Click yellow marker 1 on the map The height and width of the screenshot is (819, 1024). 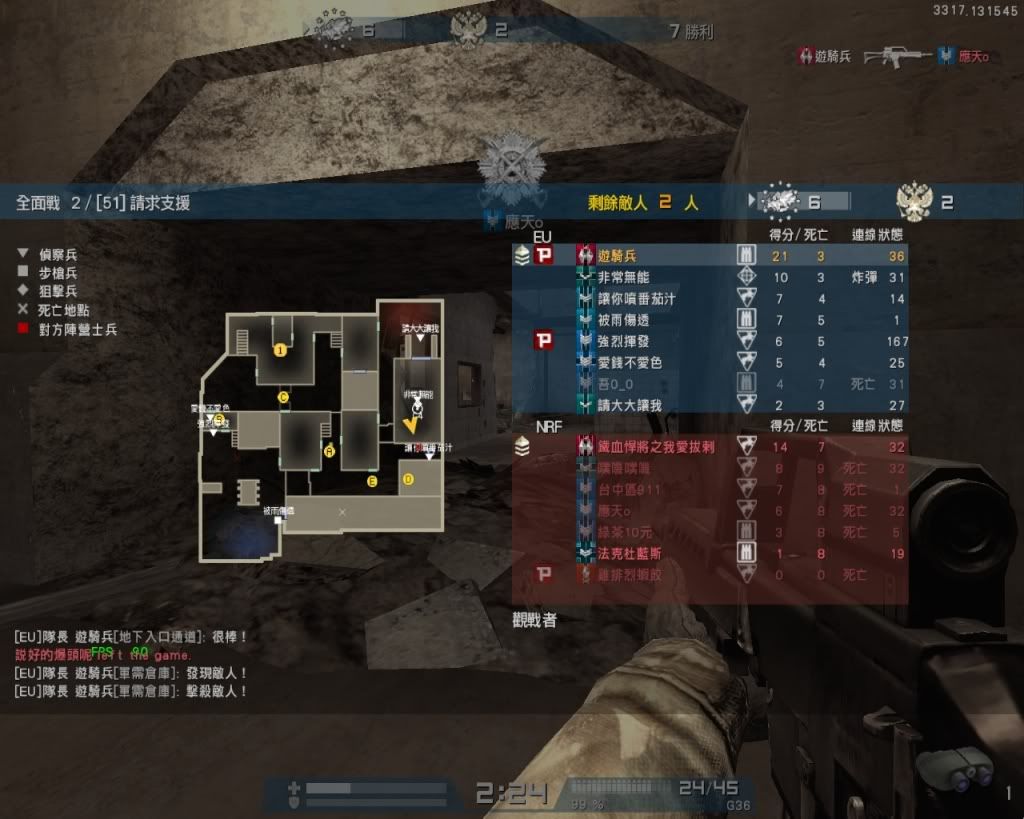coord(280,349)
